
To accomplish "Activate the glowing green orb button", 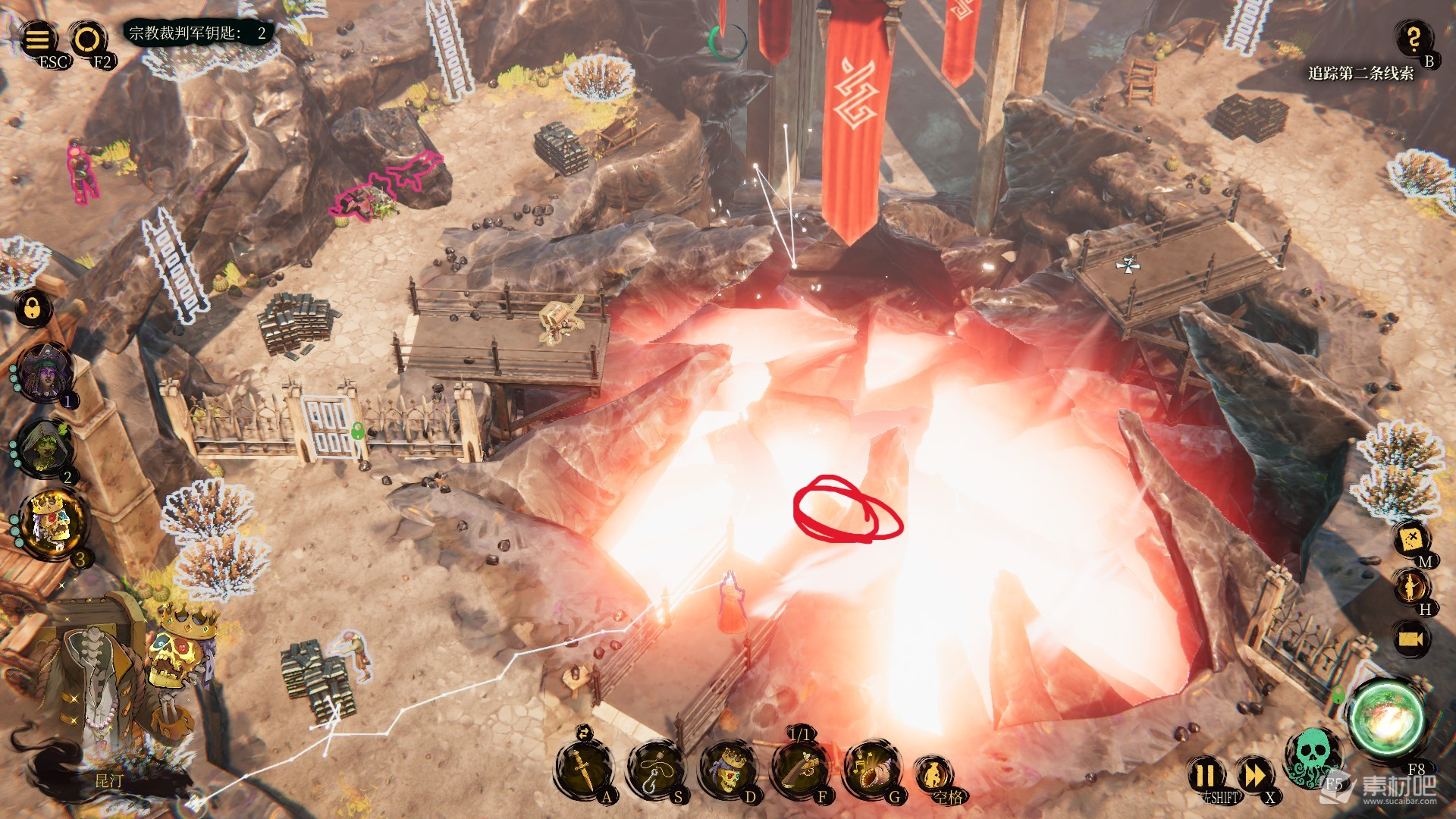I will [x=1386, y=717].
